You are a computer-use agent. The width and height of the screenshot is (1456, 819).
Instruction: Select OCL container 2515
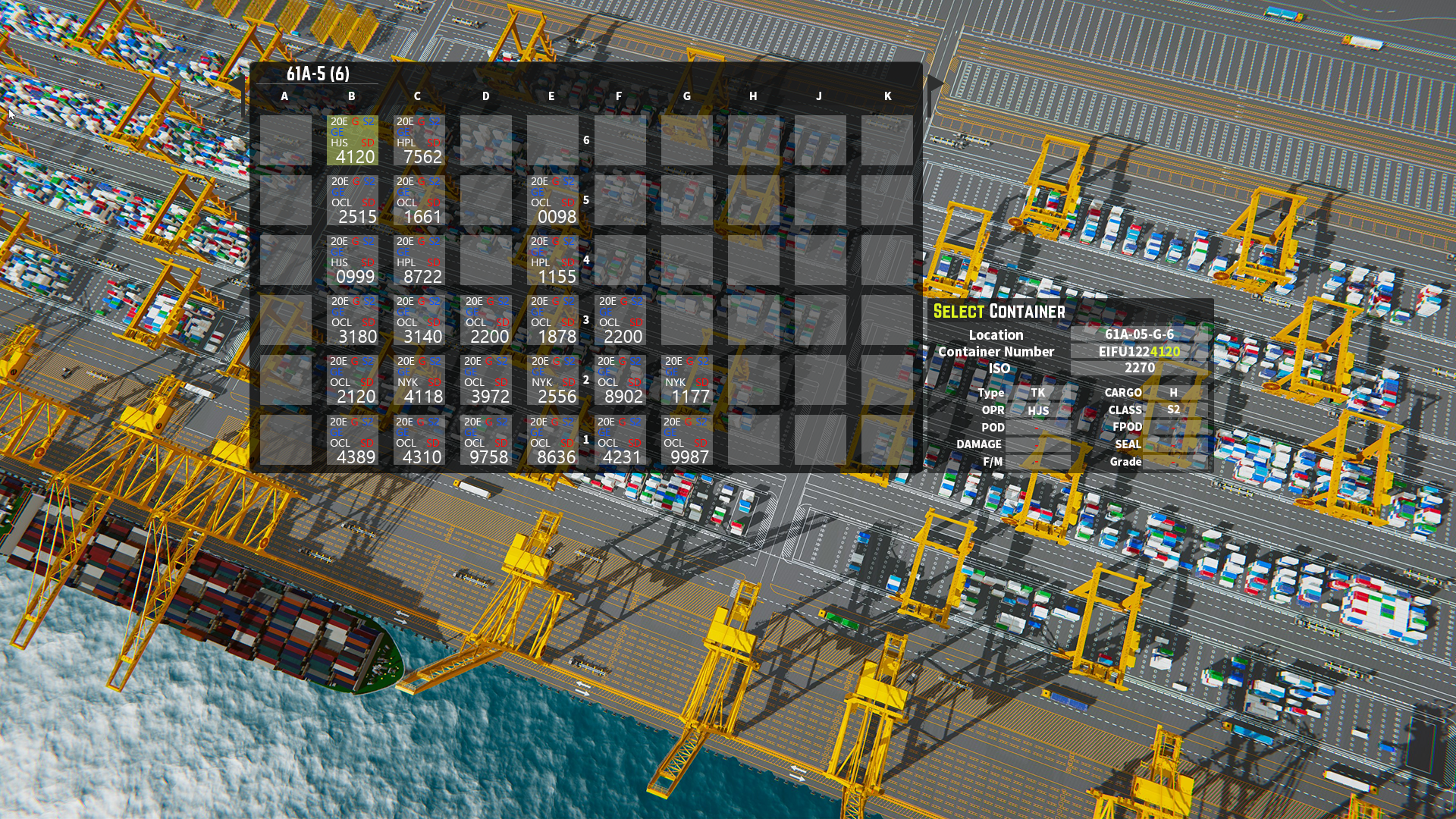click(x=352, y=200)
